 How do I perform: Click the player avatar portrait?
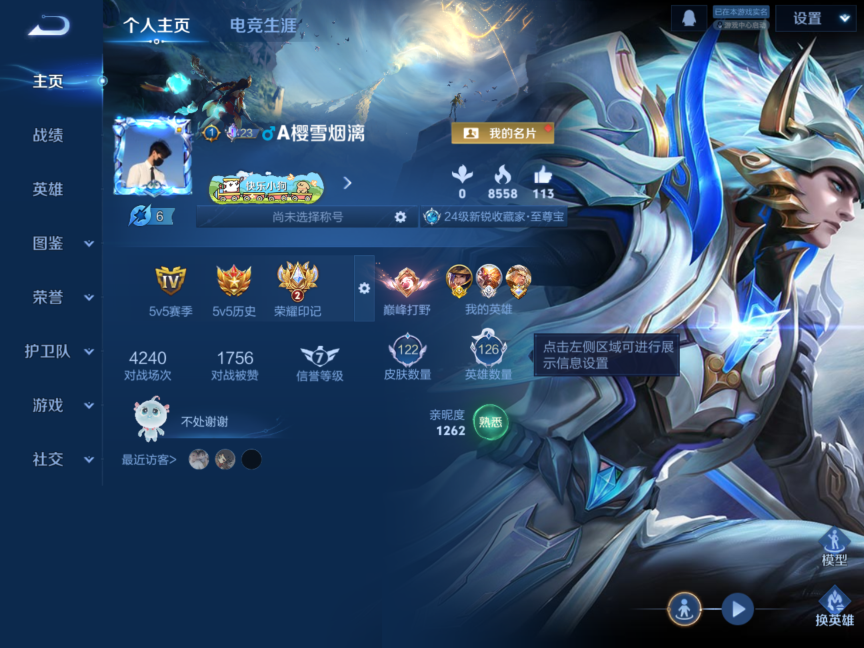pos(152,157)
